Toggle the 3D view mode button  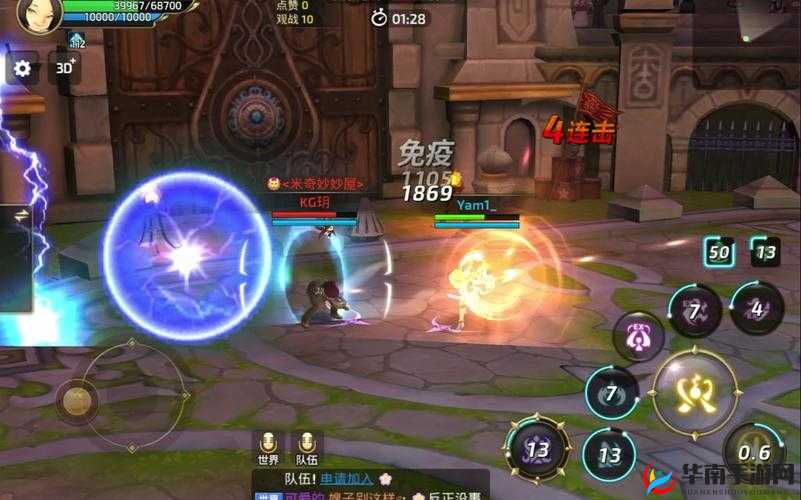pyautogui.click(x=65, y=68)
